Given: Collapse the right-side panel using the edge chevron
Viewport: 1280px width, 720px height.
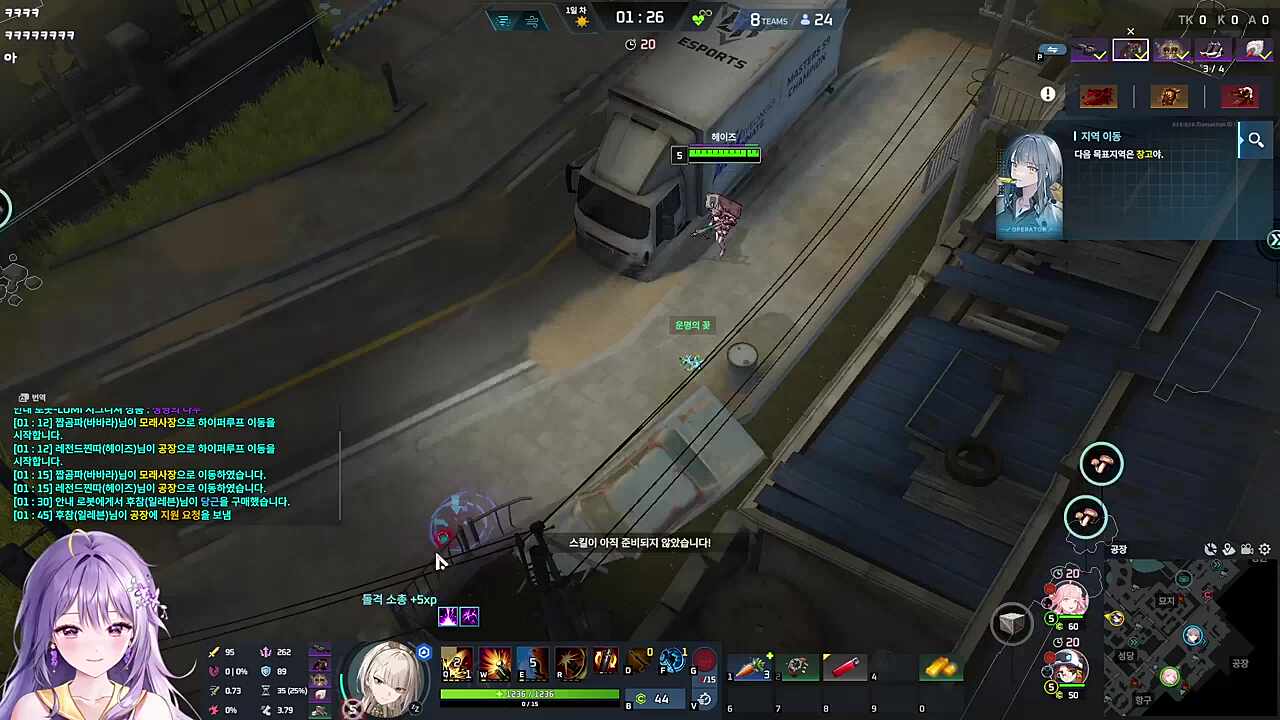Looking at the screenshot, I should 1274,240.
